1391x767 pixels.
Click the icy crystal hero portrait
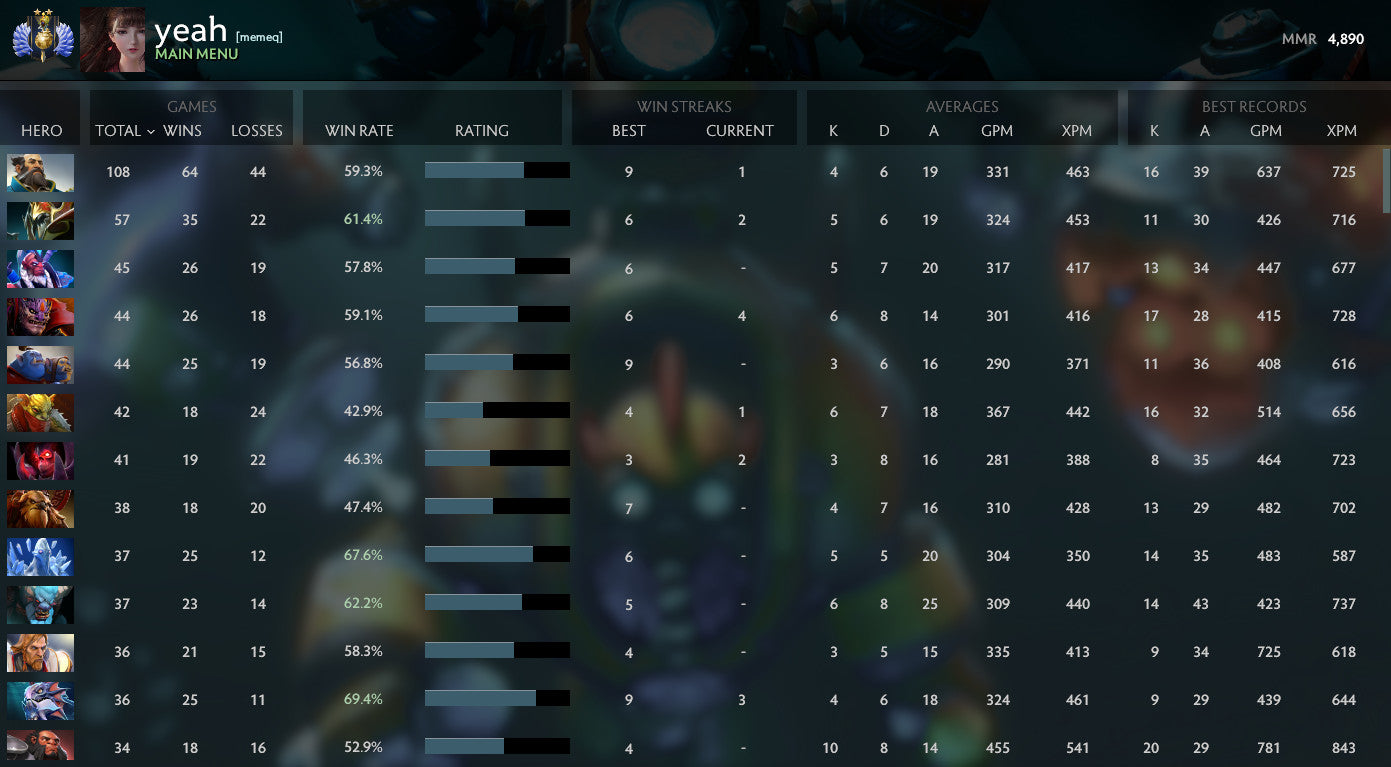(x=40, y=556)
